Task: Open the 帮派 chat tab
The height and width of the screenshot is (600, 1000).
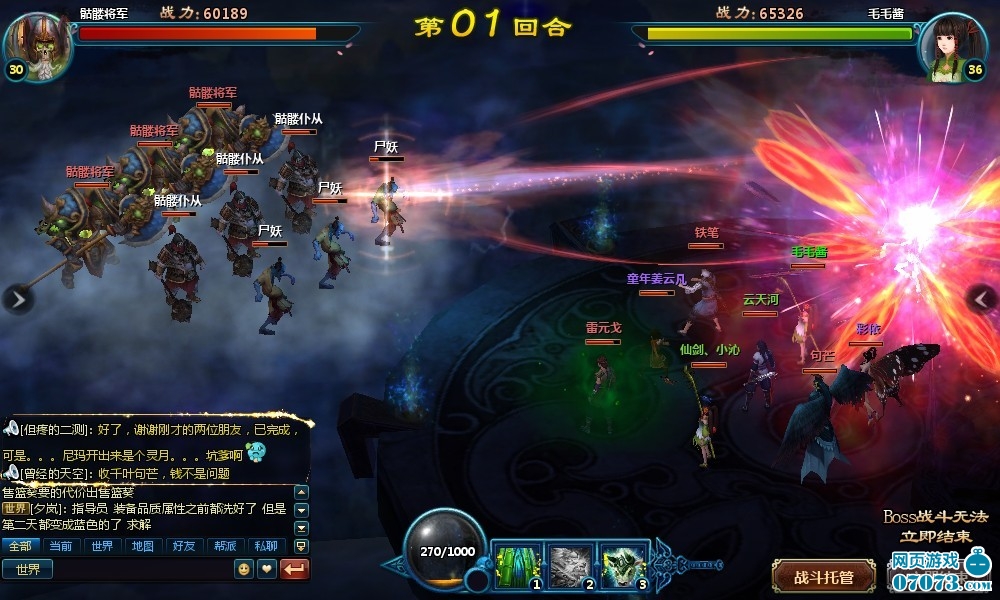Action: coord(223,546)
